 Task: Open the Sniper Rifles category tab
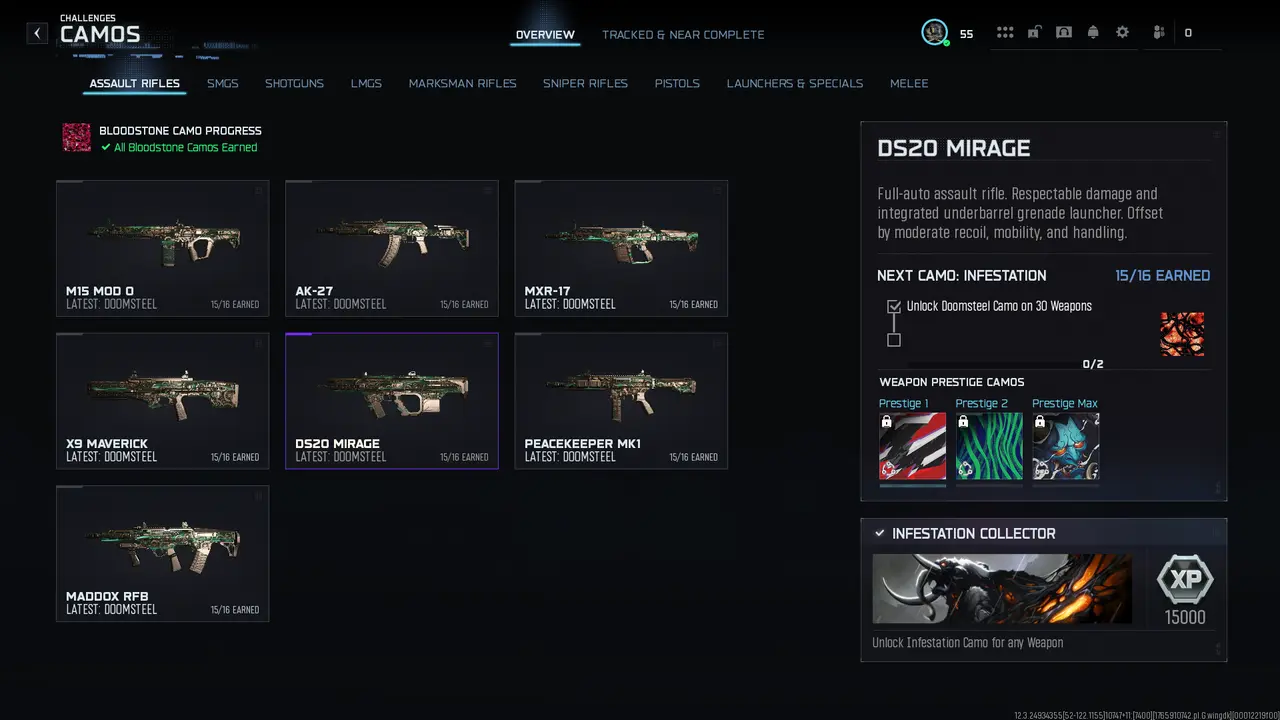585,83
